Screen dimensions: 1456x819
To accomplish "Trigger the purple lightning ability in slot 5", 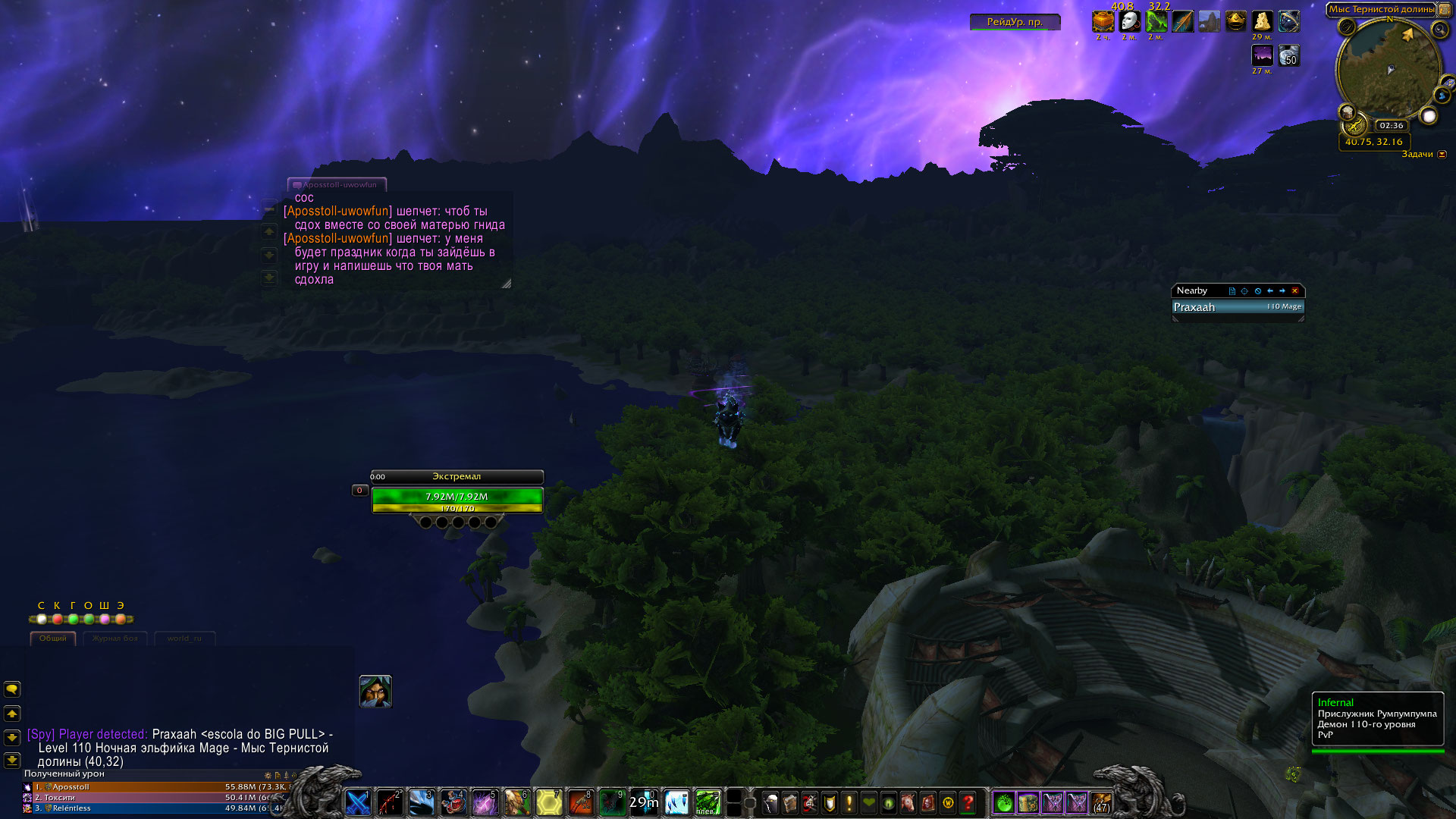I will (485, 802).
